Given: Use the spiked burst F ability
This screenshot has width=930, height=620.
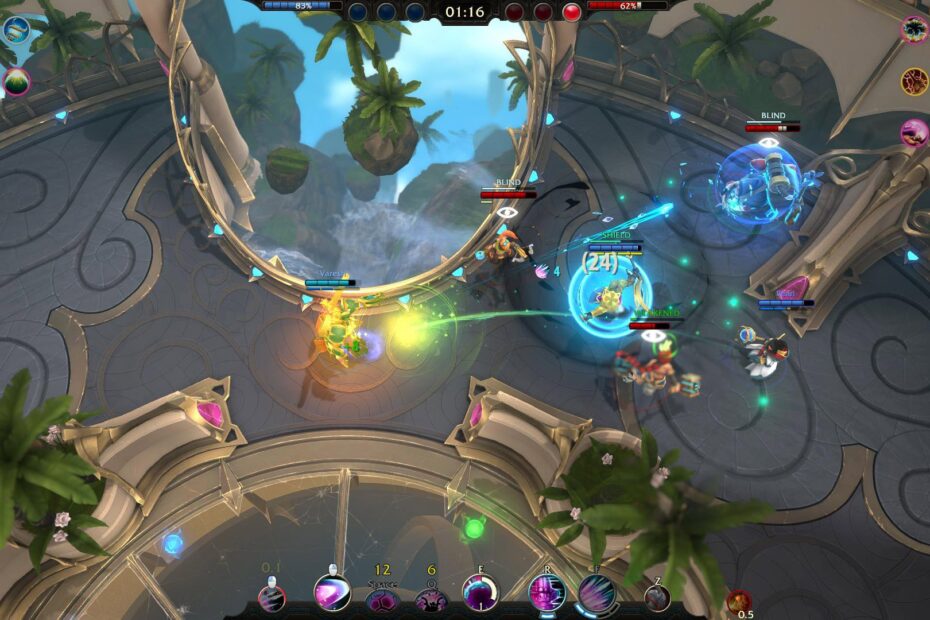Looking at the screenshot, I should [x=597, y=593].
